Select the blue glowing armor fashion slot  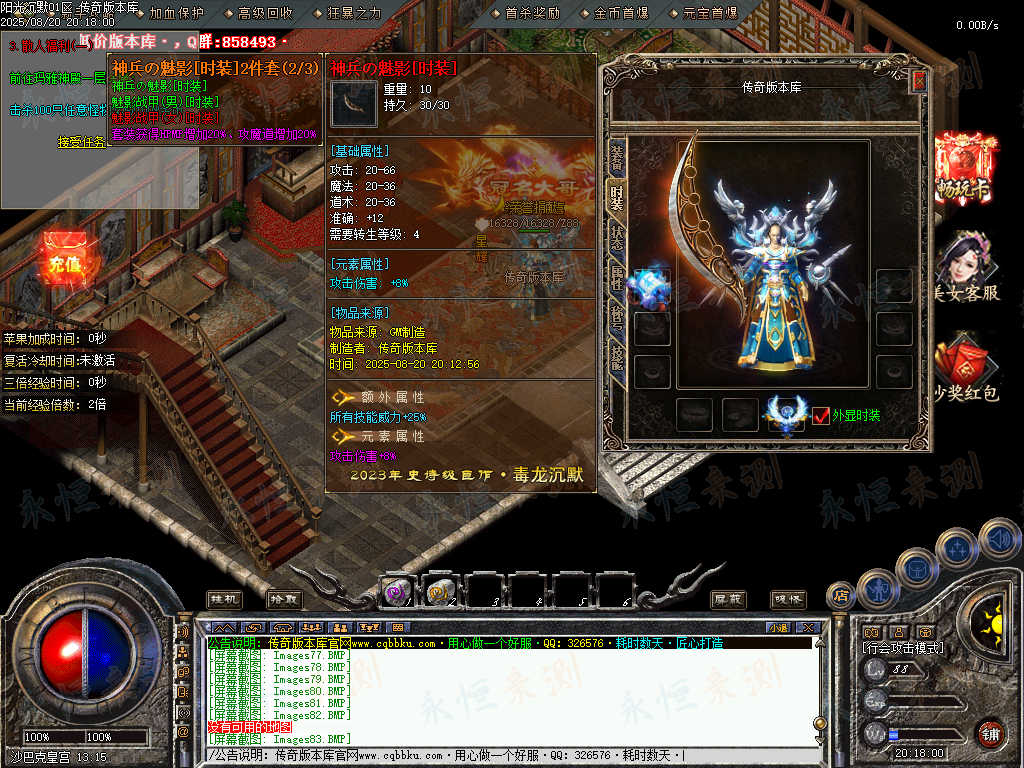(651, 287)
